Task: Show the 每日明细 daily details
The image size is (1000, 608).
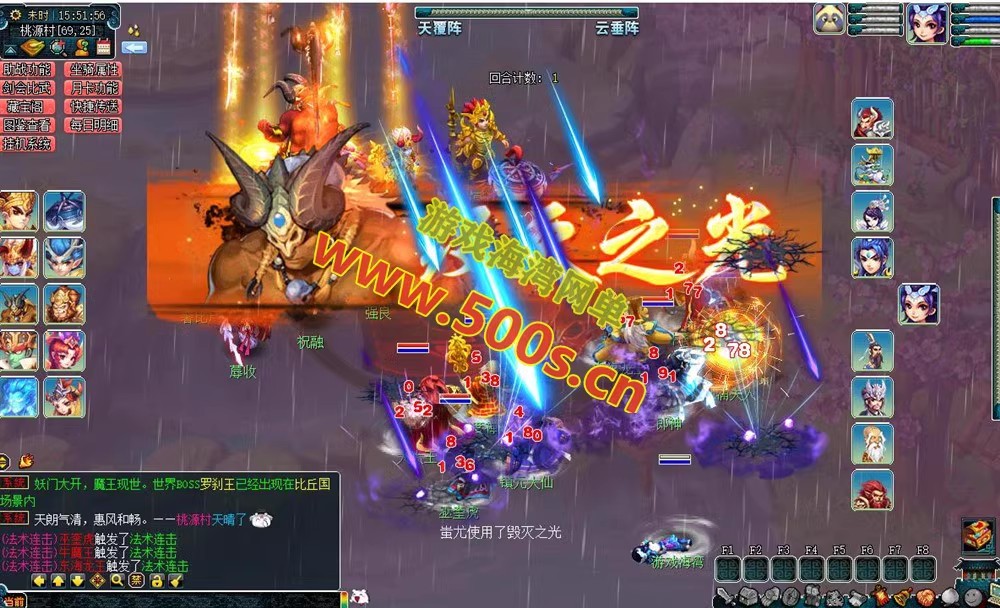Action: tap(93, 125)
